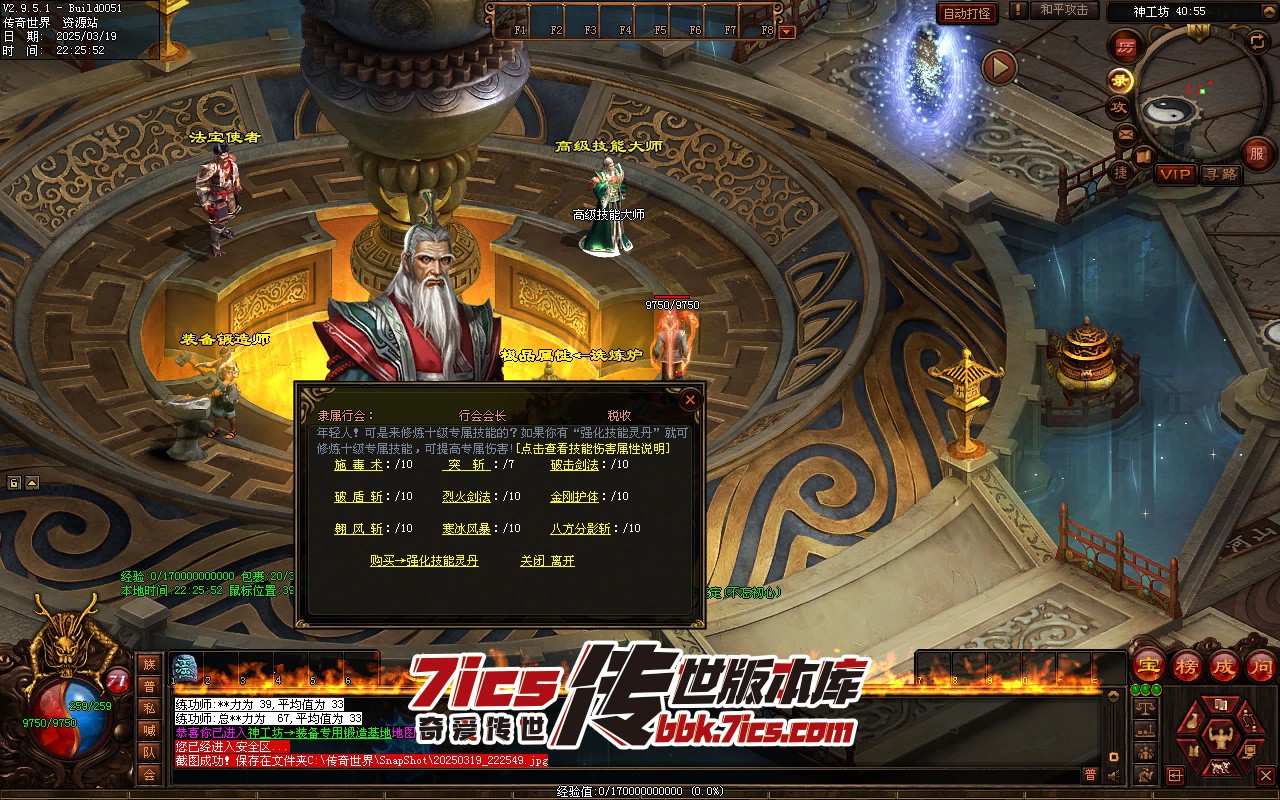
Task: Open the 宝 treasure shop button
Action: click(1149, 665)
